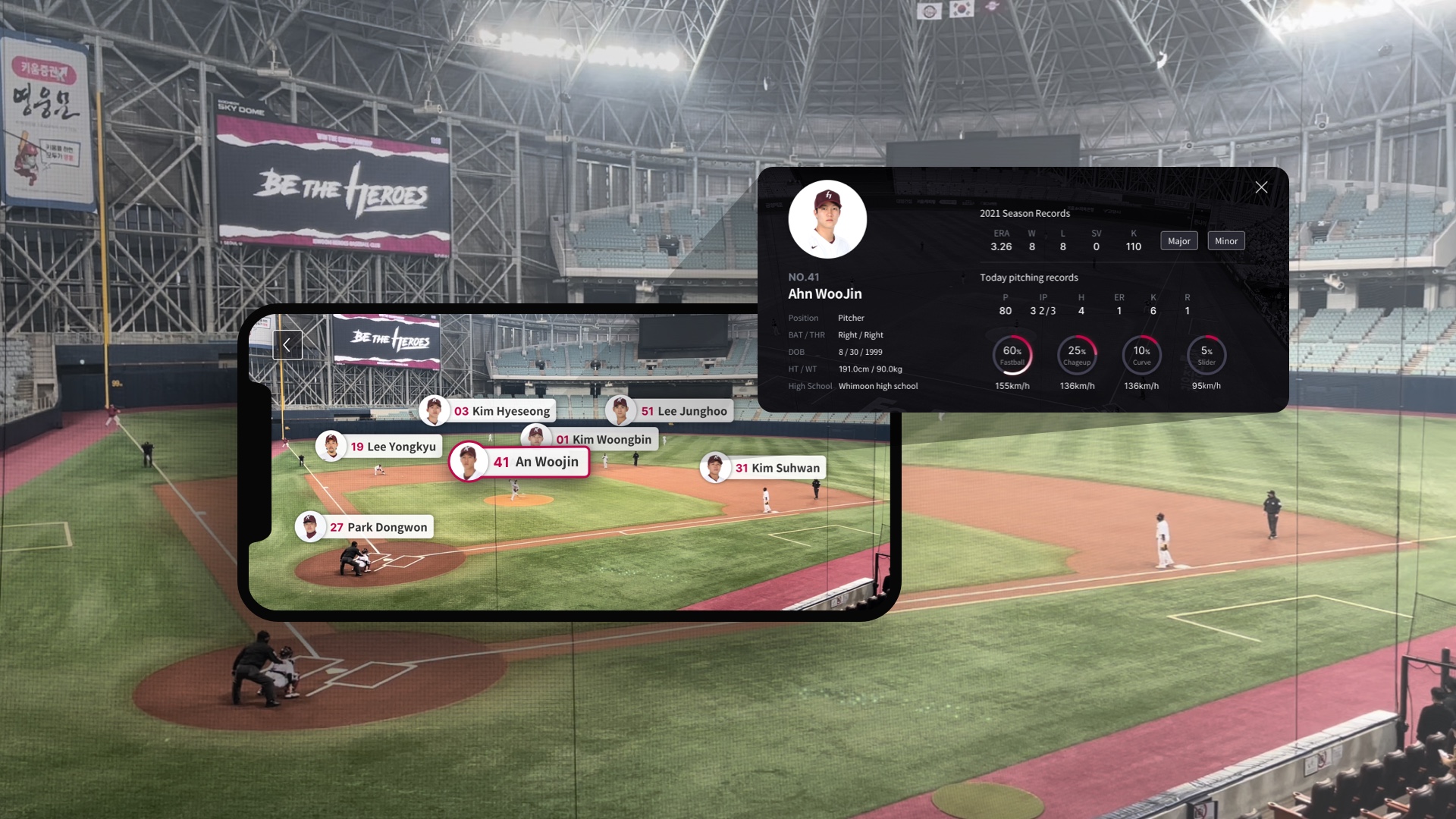Open the 41 An Woojin player tag
Image resolution: width=1456 pixels, height=819 pixels.
click(531, 462)
